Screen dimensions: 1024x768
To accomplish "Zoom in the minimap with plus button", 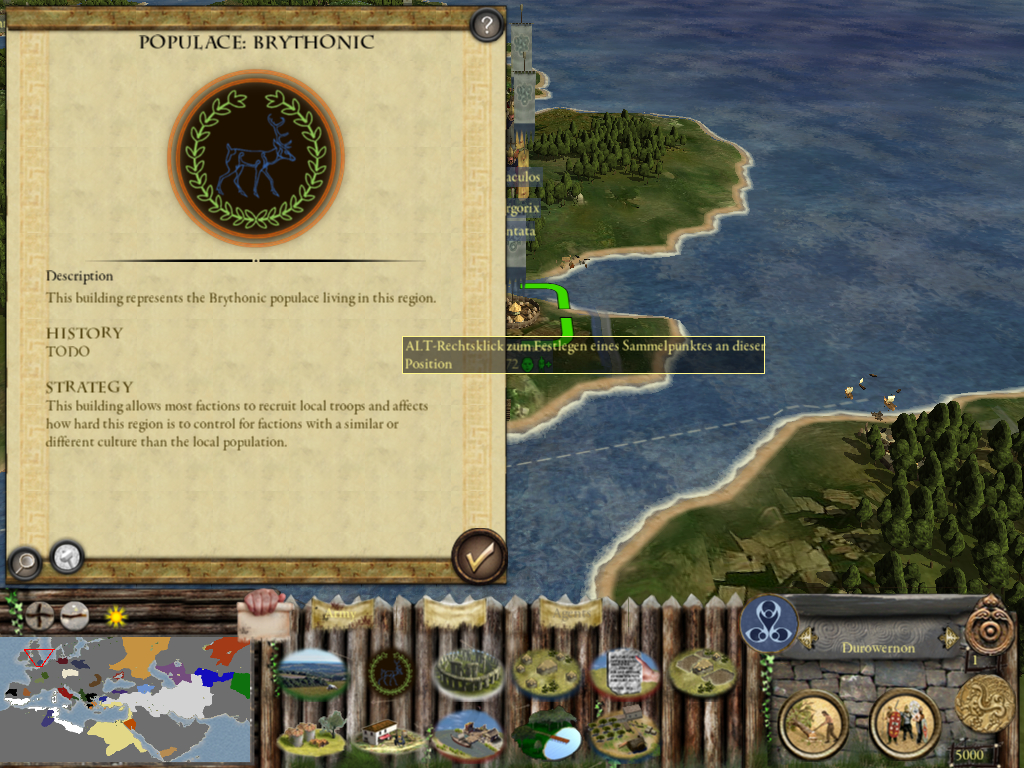I will [x=40, y=615].
